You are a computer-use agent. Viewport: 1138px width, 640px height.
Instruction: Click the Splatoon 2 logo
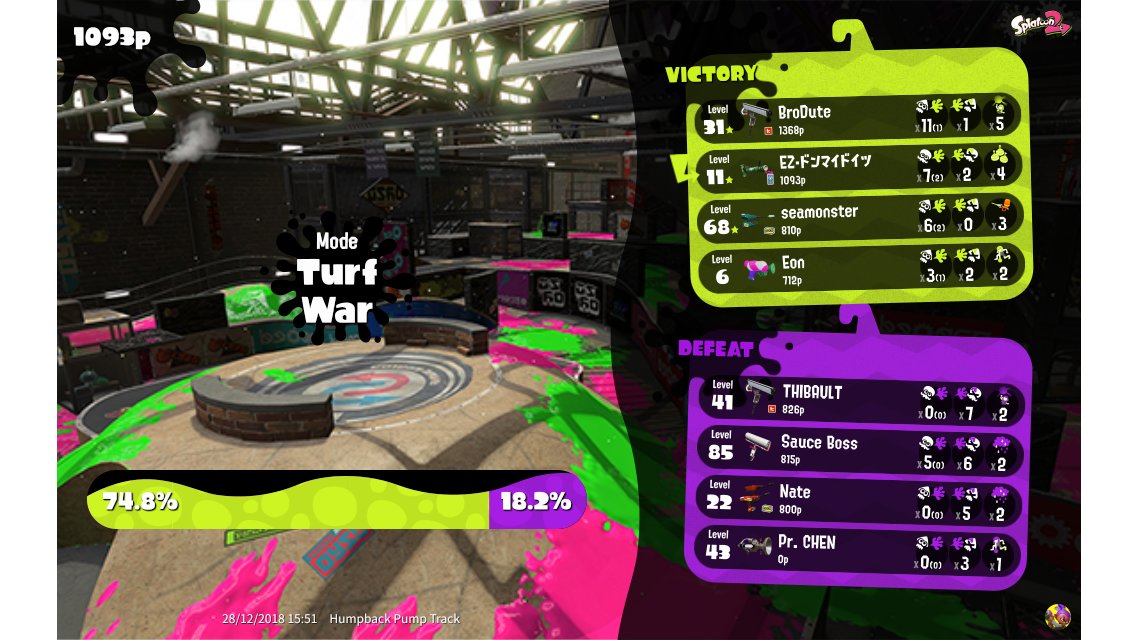pyautogui.click(x=1042, y=24)
